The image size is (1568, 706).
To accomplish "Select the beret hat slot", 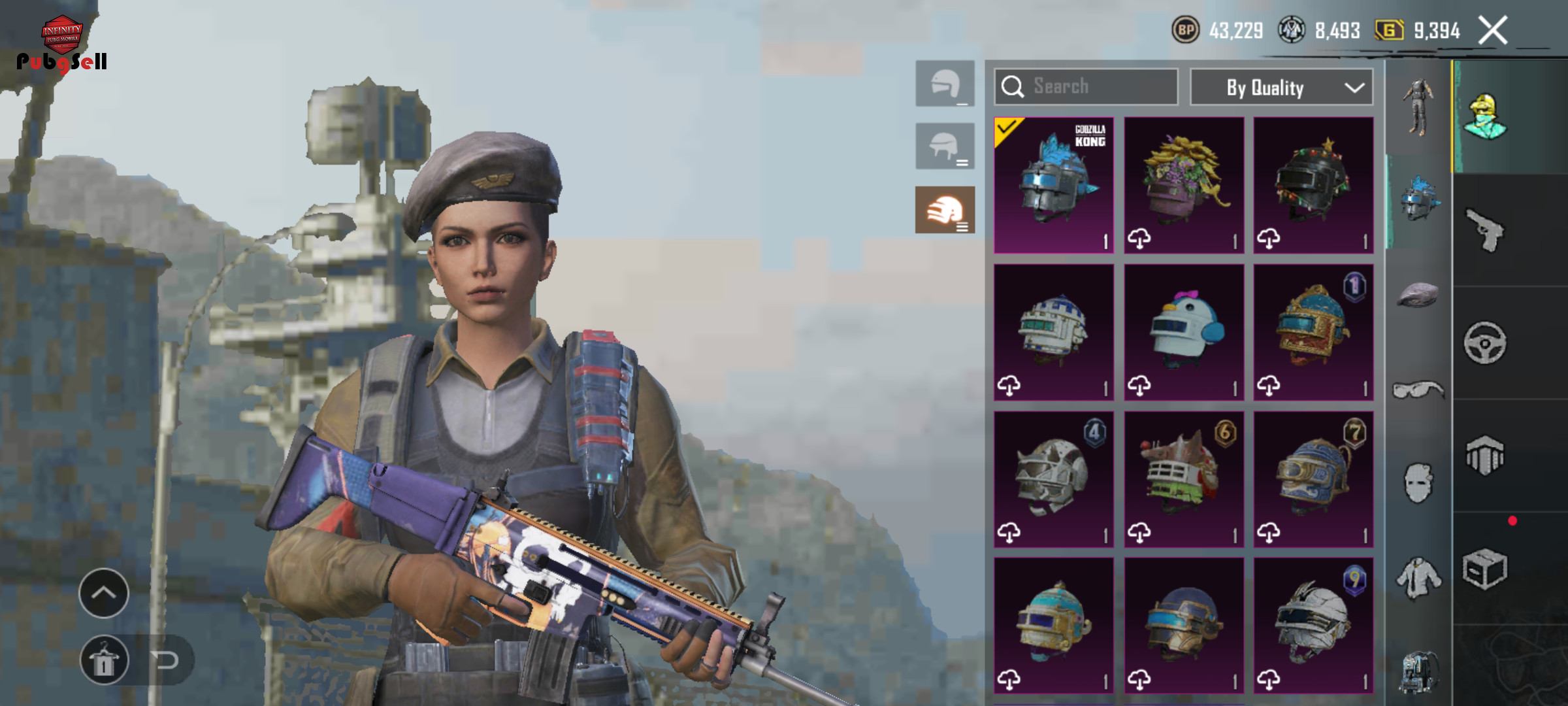I will coord(1417,294).
